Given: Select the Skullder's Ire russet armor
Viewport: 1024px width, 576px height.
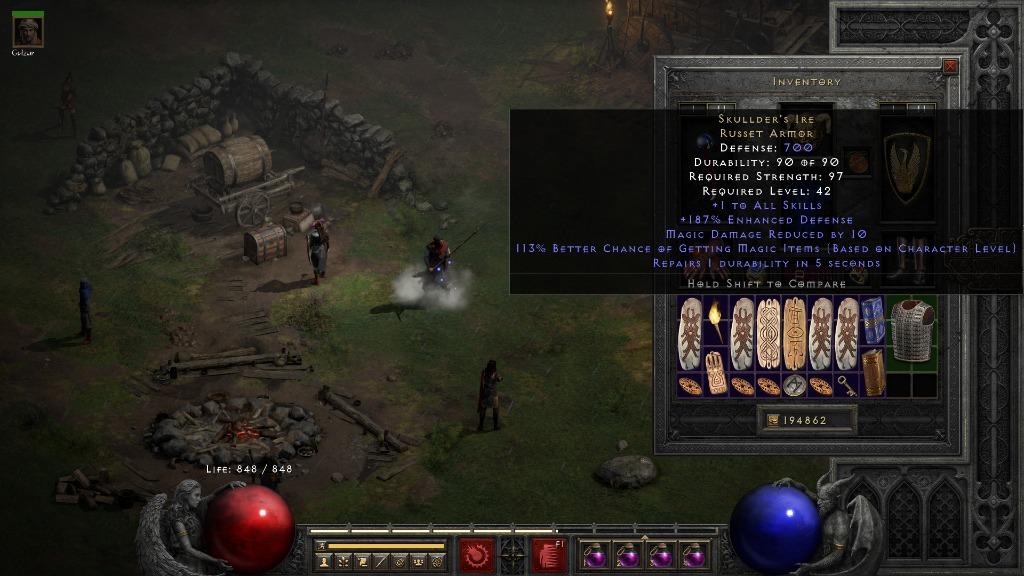Looking at the screenshot, I should point(912,330).
